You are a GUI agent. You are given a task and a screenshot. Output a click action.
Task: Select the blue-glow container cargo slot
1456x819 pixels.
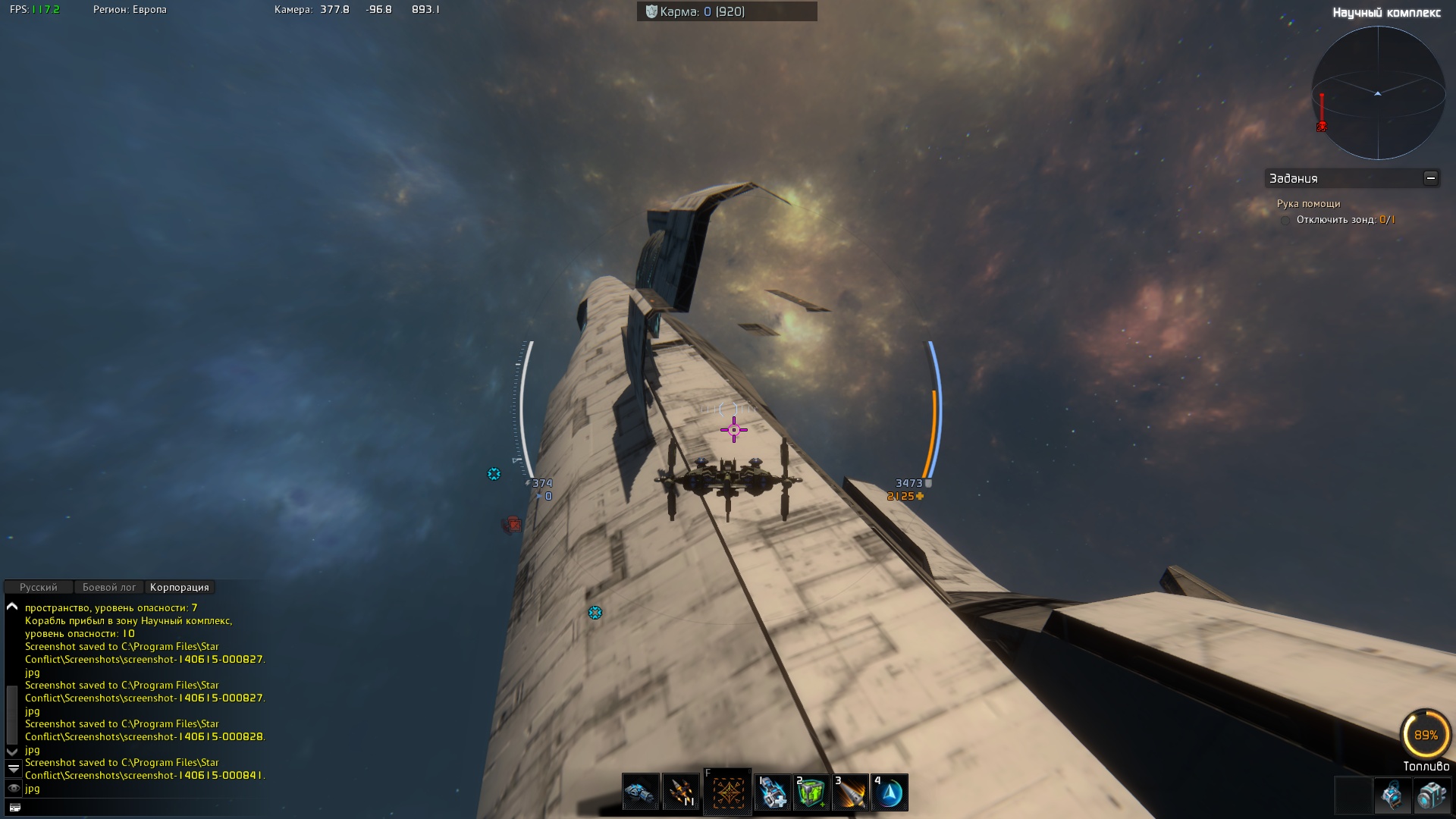pos(1392,795)
